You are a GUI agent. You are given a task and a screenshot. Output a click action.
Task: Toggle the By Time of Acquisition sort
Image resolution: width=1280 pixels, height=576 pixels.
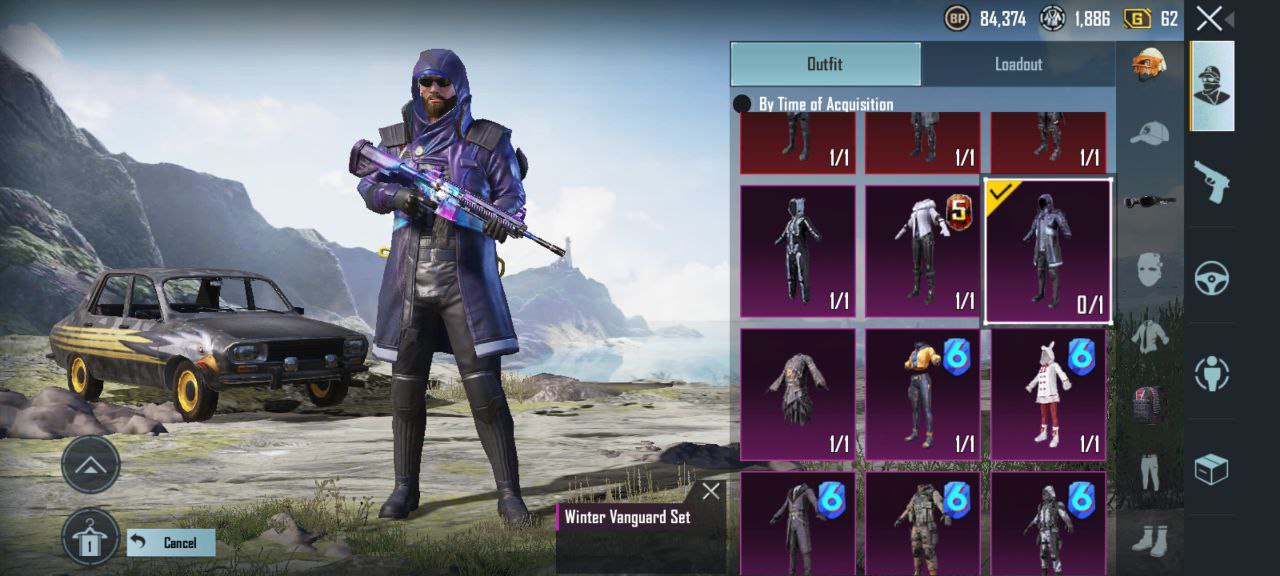click(743, 104)
